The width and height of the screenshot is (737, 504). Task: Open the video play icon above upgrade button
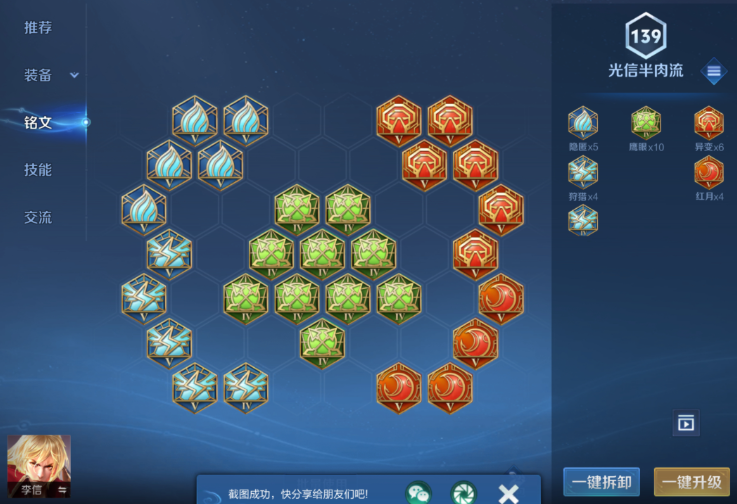[x=686, y=423]
